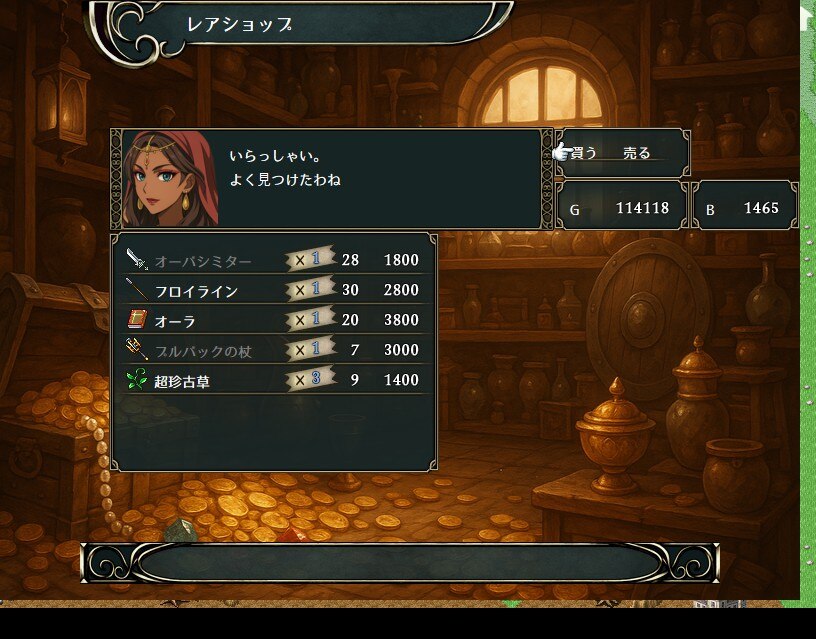Pick the オーラ spellbook item
Screen dimensions: 816x639
tap(273, 321)
